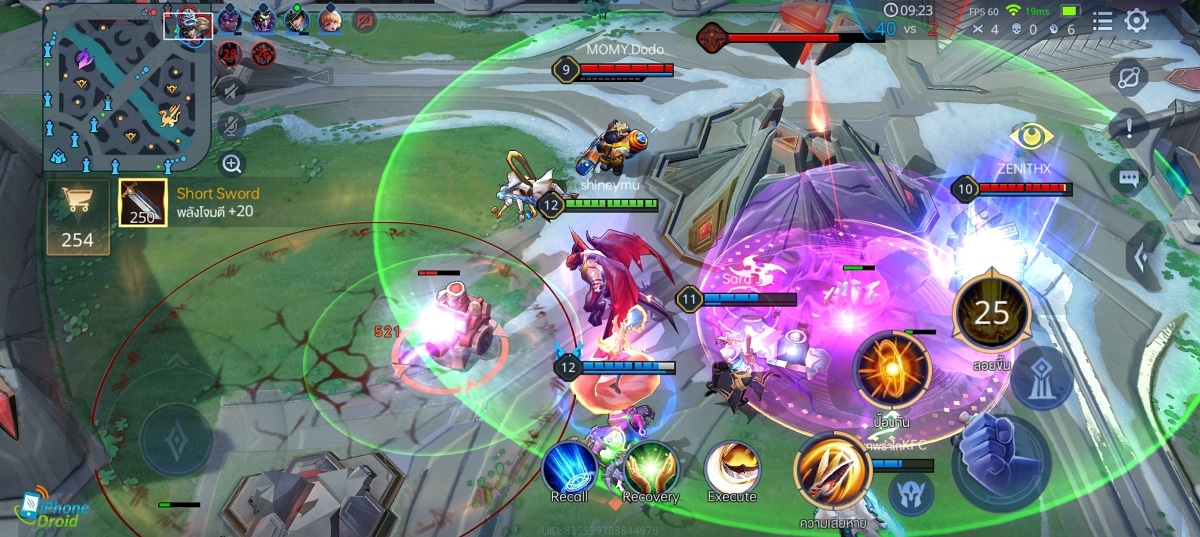
Task: Activate the orange energy orb defense skill
Action: click(891, 369)
